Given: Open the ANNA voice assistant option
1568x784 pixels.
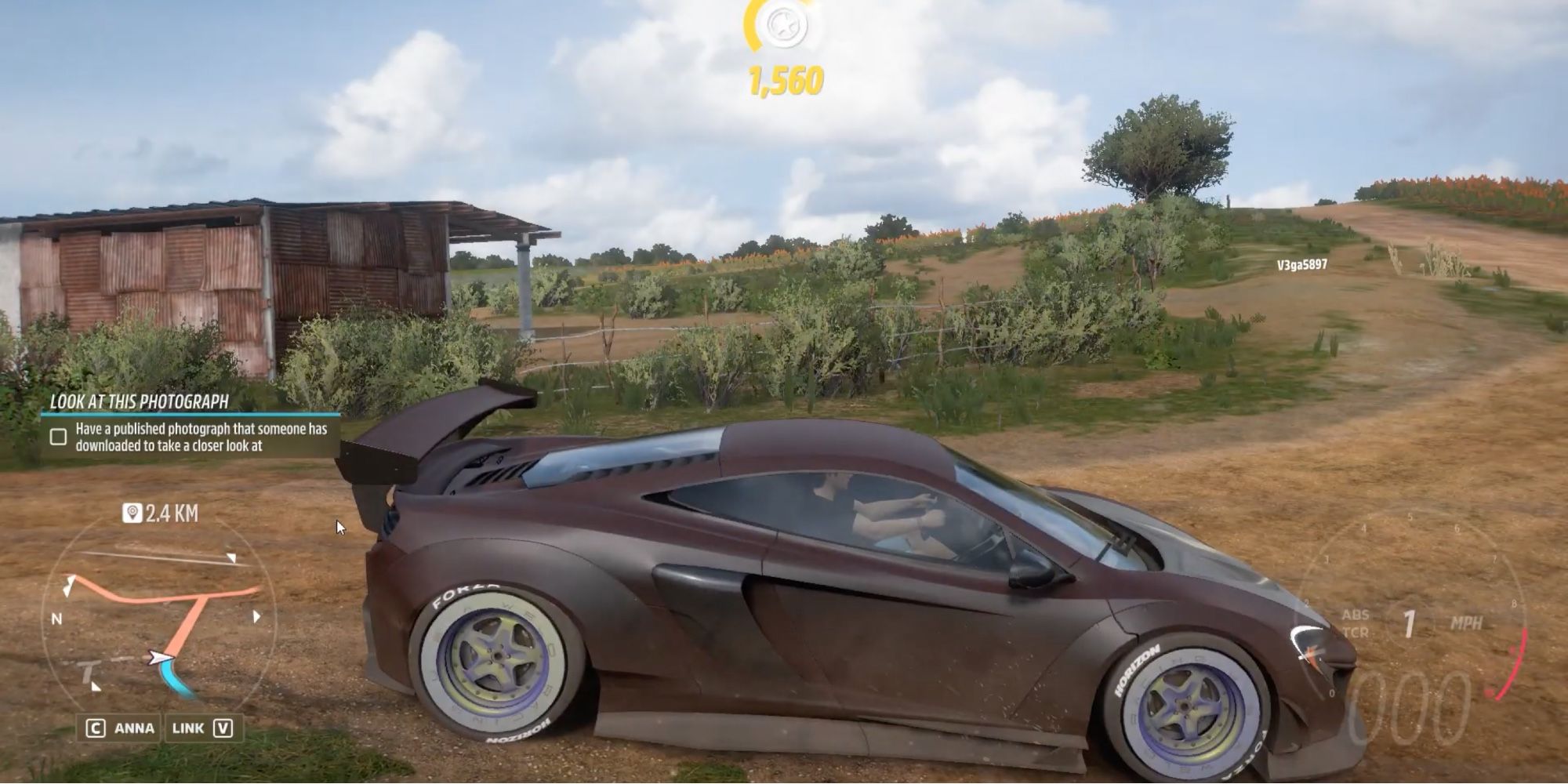Looking at the screenshot, I should (x=134, y=728).
